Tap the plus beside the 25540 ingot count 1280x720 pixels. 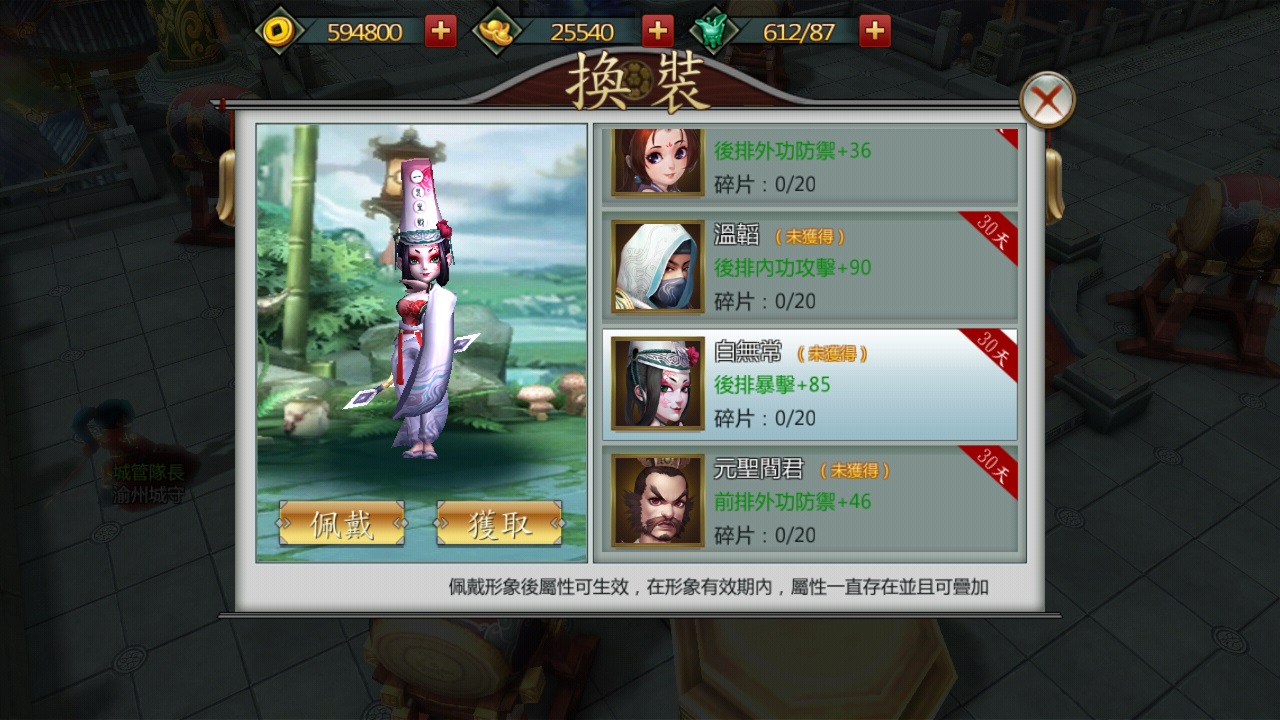[x=657, y=30]
